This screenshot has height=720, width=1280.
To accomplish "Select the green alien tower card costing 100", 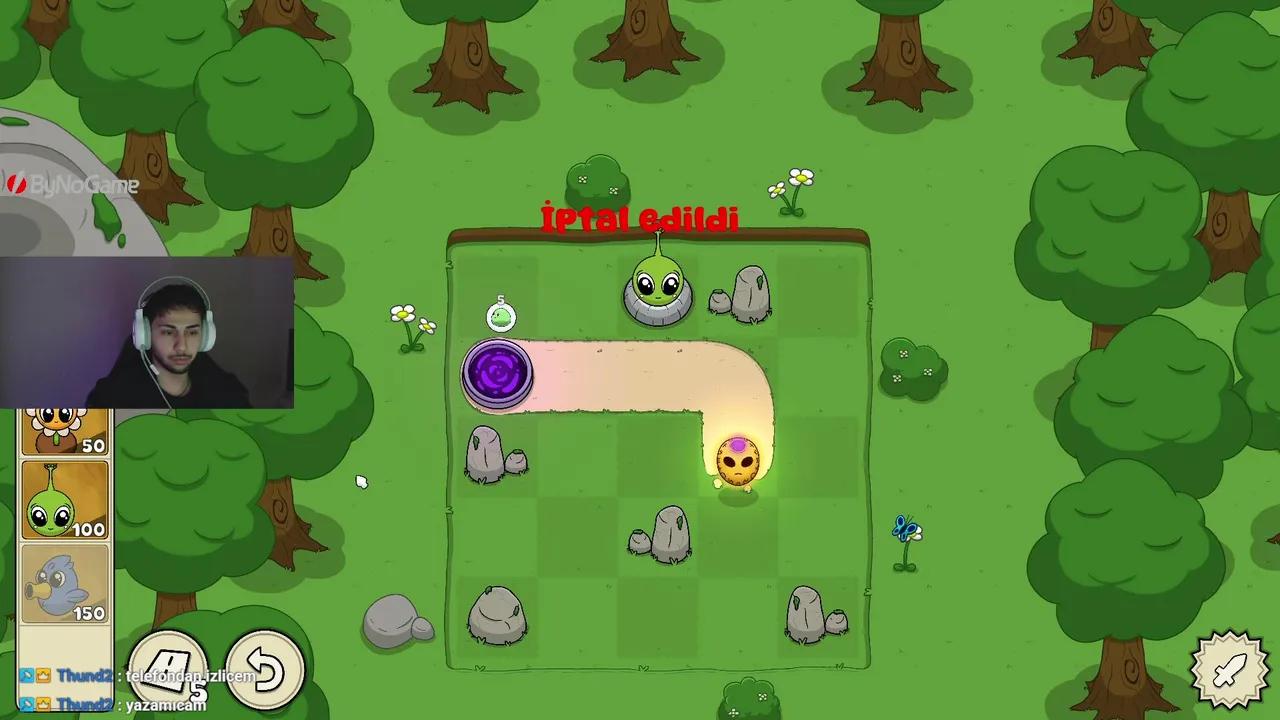I will pos(64,500).
